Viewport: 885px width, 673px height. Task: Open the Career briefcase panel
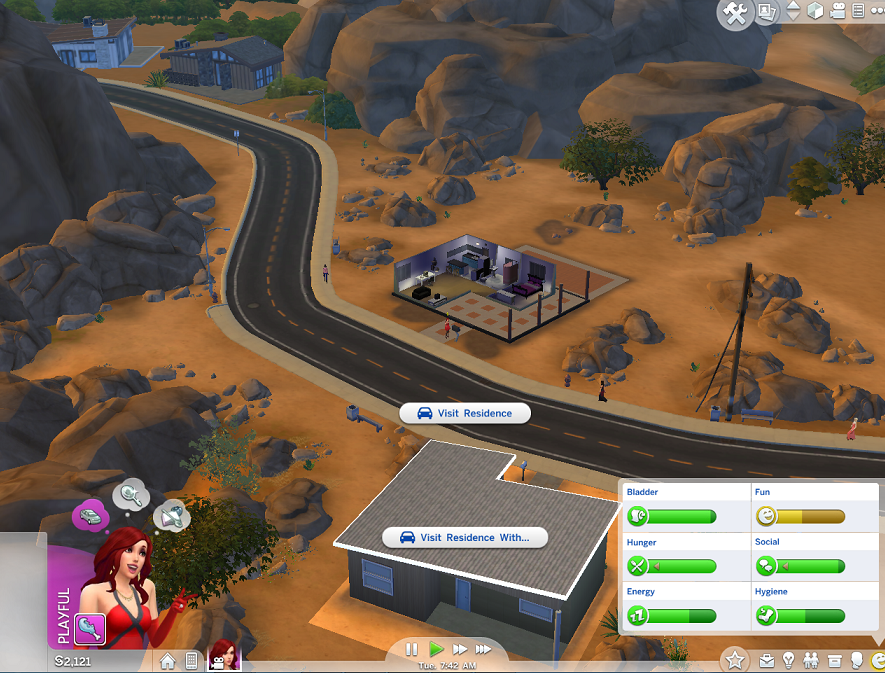coord(767,660)
